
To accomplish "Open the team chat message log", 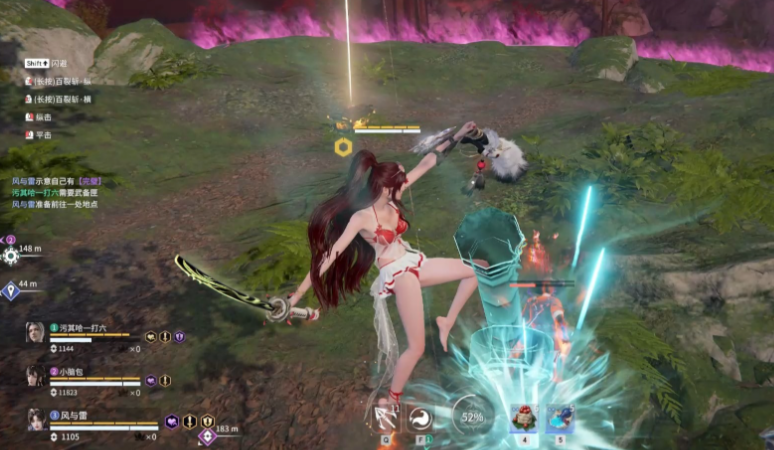I will pos(55,192).
